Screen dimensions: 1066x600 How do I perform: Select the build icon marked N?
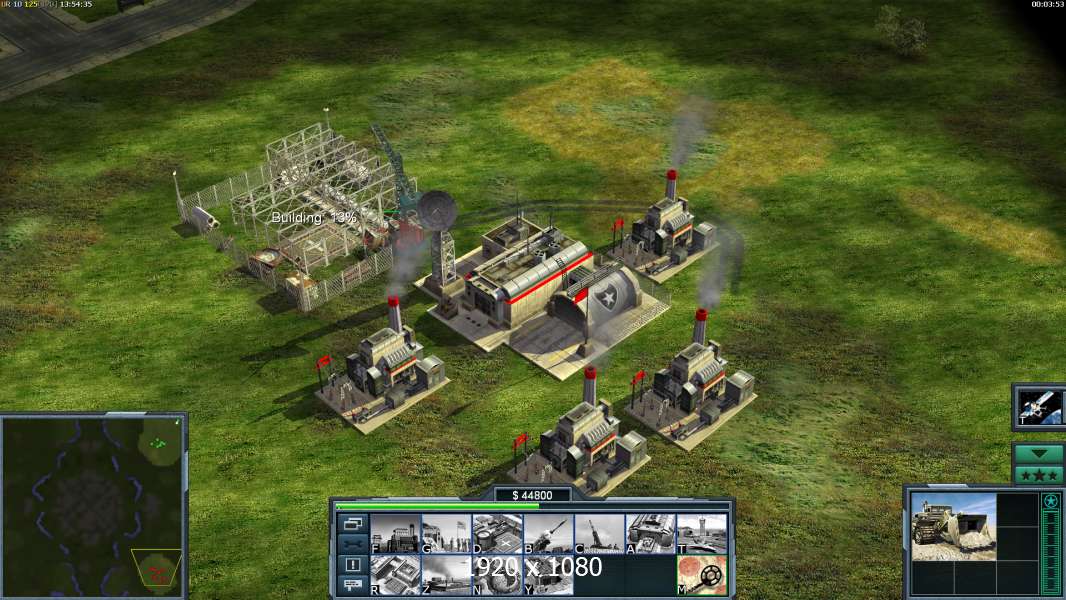point(497,575)
